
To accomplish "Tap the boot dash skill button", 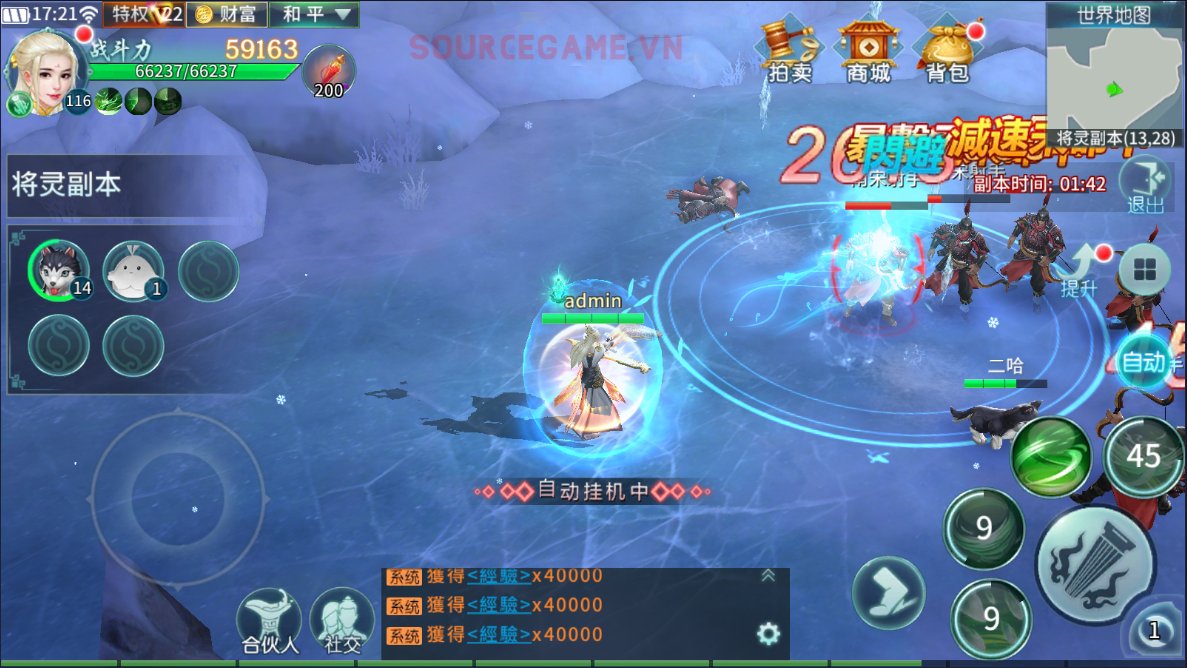I will (x=888, y=592).
